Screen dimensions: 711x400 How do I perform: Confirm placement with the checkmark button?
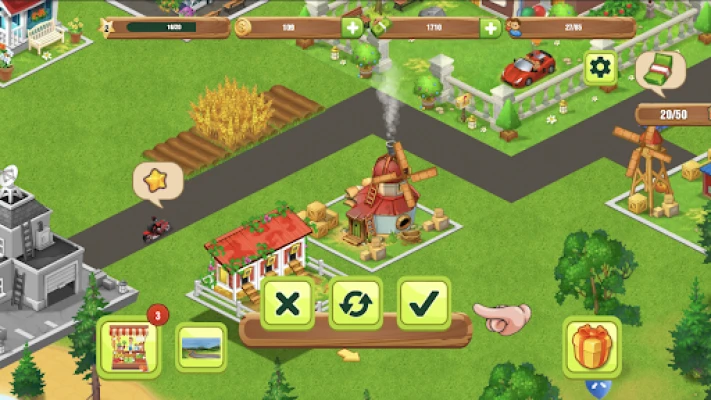423,303
